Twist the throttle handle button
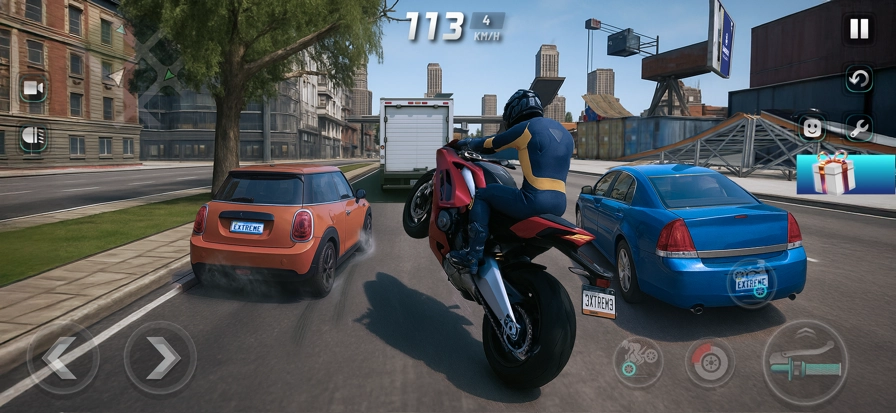 [806, 363]
